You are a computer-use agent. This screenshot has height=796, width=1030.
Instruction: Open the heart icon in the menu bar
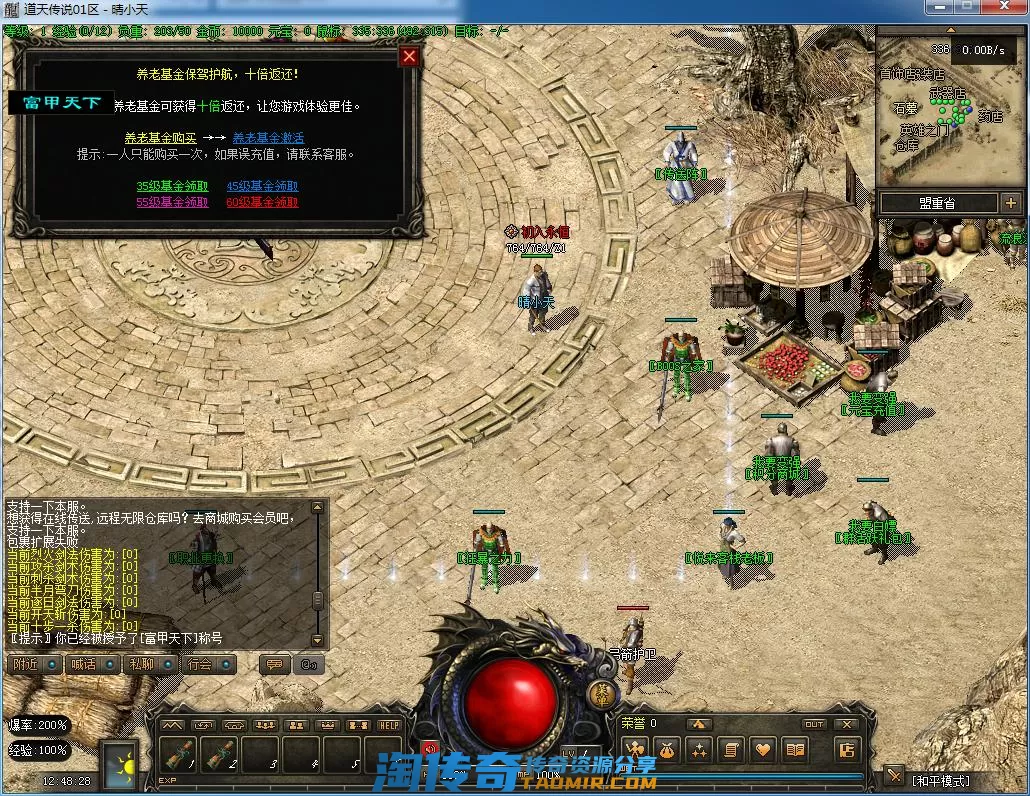click(x=763, y=749)
